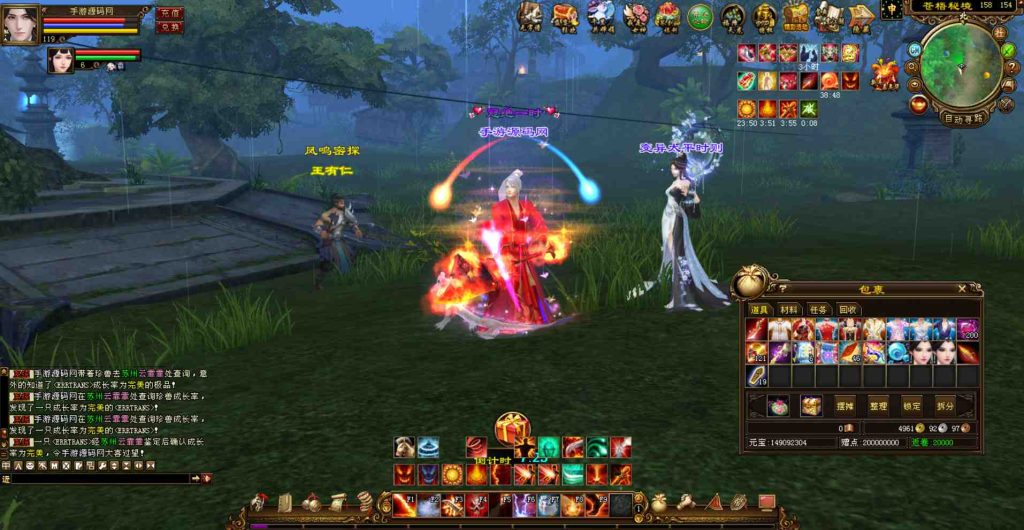Click the treasure chest icon in the bag
The height and width of the screenshot is (530, 1024).
810,405
